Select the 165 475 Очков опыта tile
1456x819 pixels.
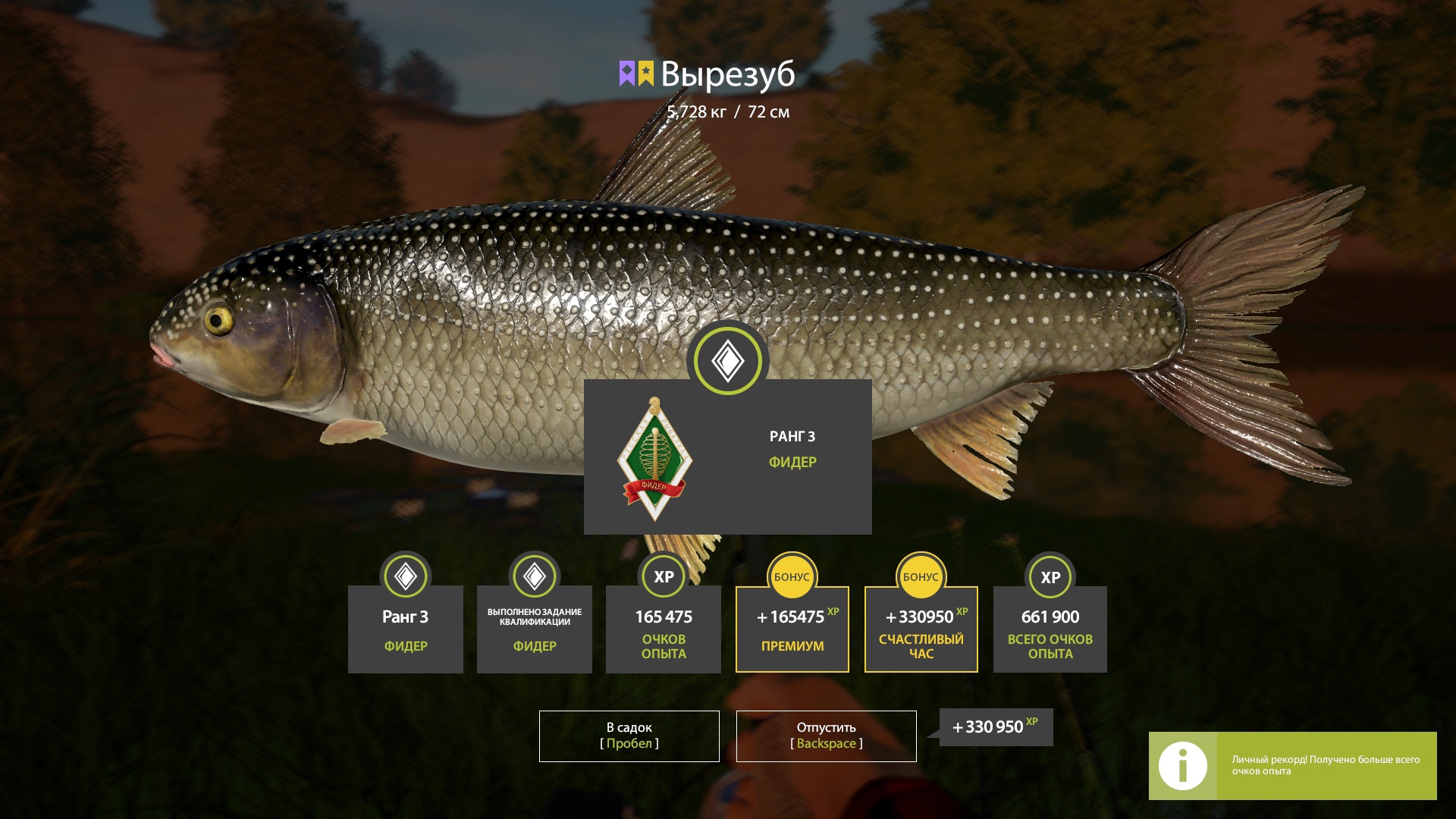coord(664,629)
